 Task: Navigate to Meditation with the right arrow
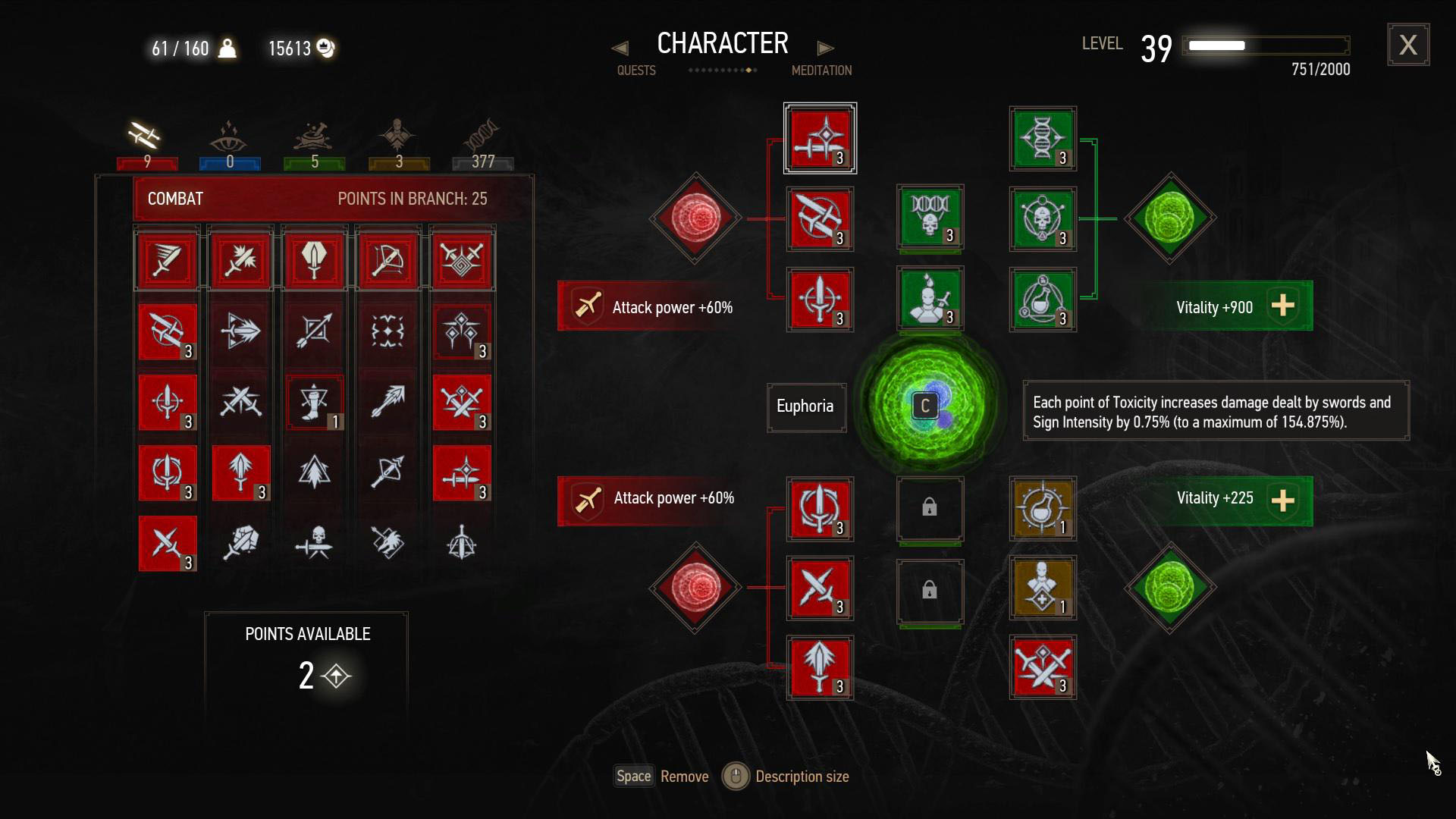(x=826, y=47)
